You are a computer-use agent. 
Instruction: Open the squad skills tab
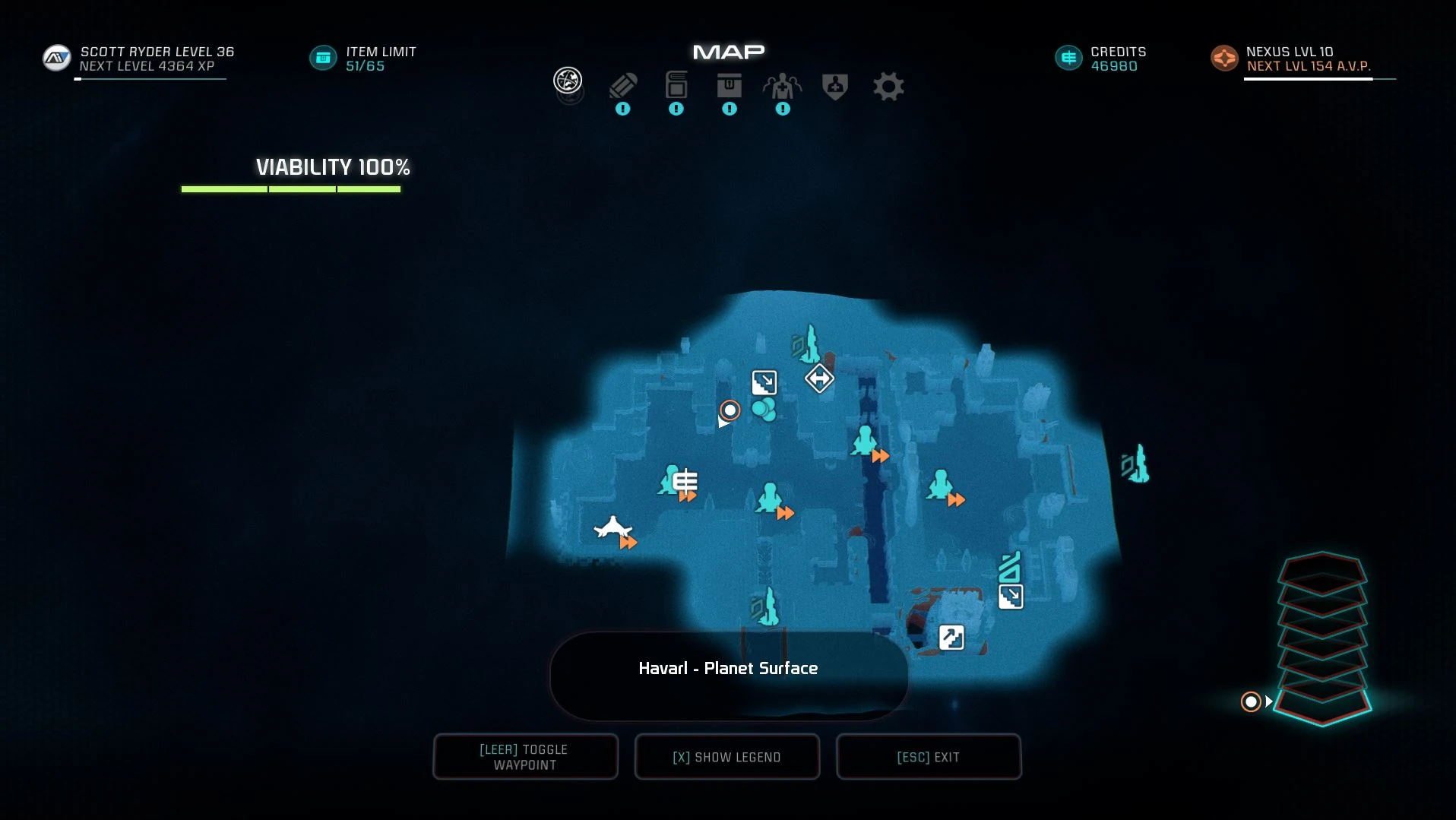coord(783,87)
